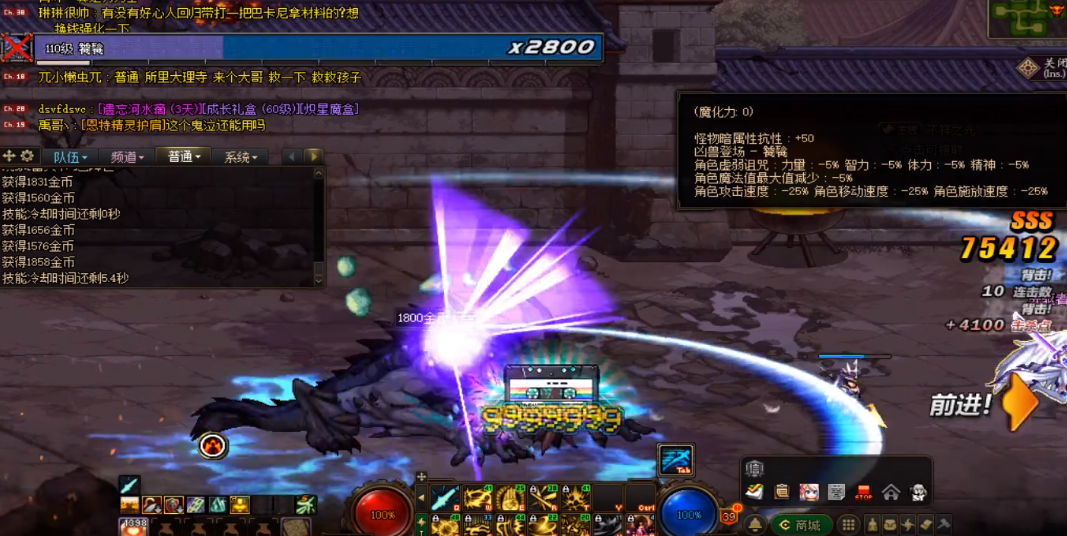This screenshot has width=1067, height=536.
Task: Click the bell notification icon
Action: (x=754, y=525)
